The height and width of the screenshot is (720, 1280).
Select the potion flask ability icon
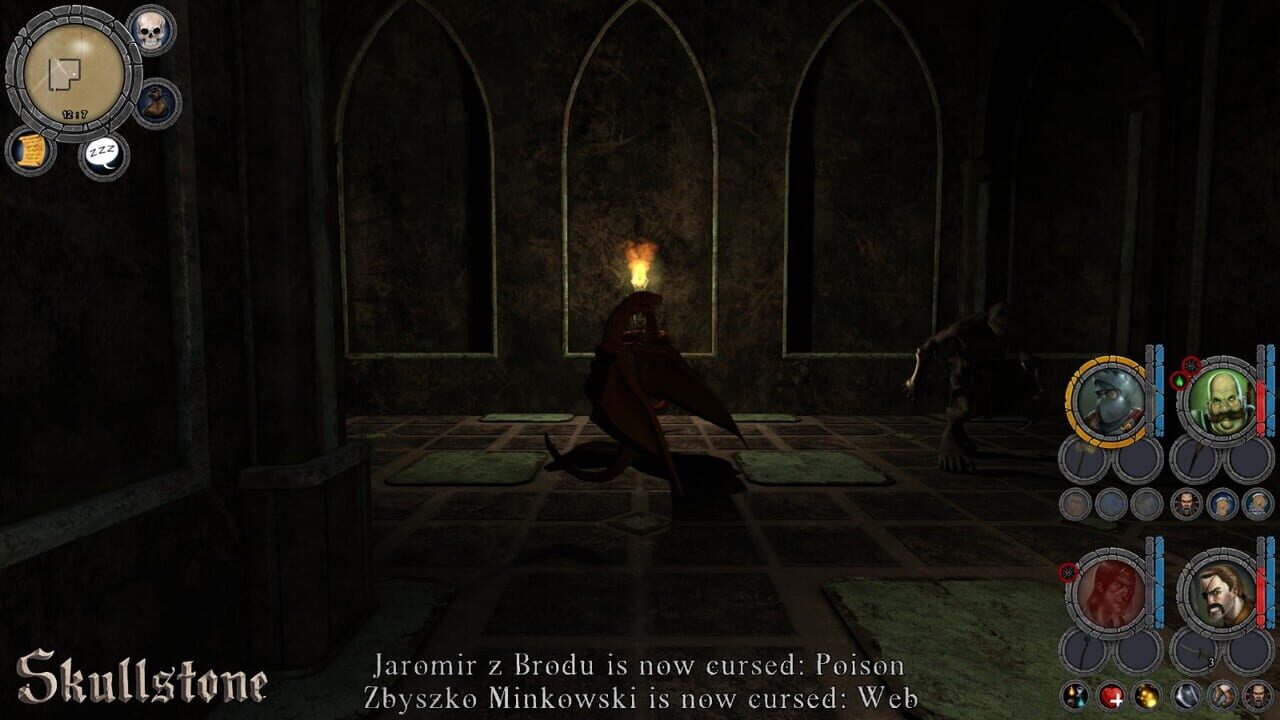click(x=1075, y=695)
